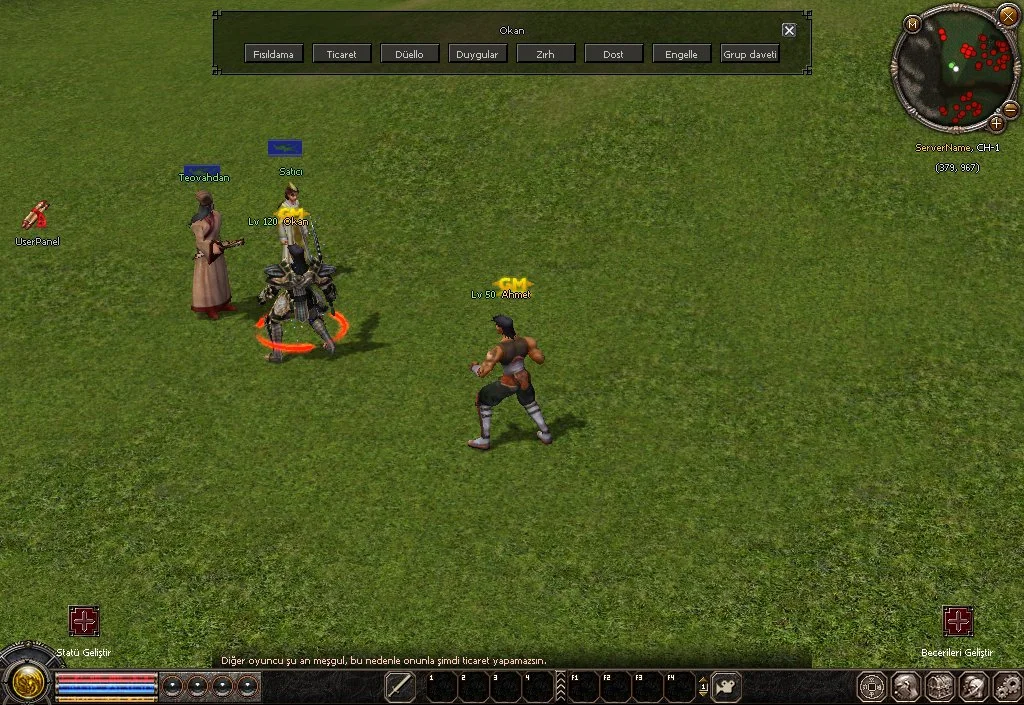Click the Statü Geliştir red plus button
The height and width of the screenshot is (705, 1024).
(x=84, y=621)
